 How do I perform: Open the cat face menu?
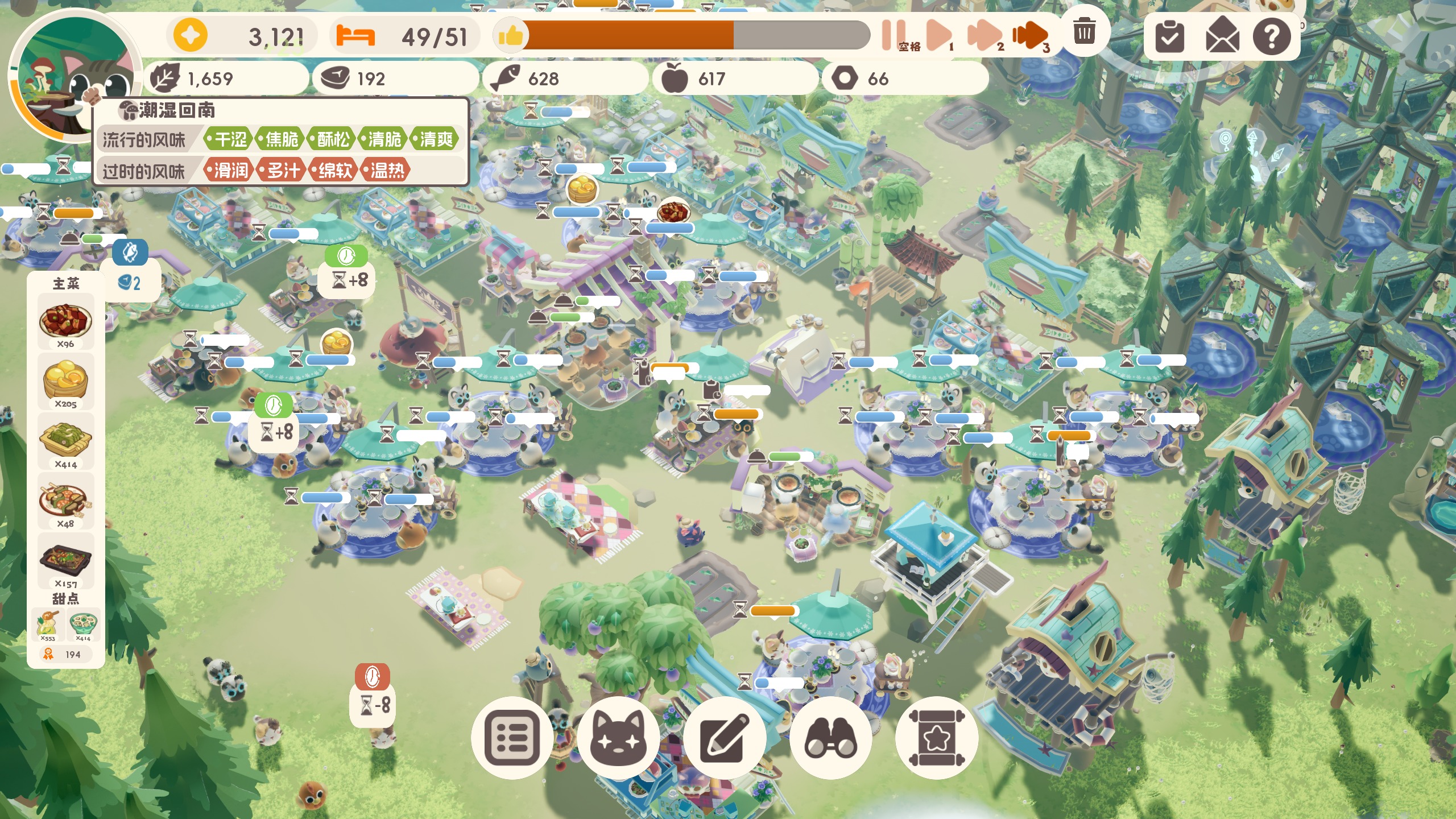click(618, 738)
